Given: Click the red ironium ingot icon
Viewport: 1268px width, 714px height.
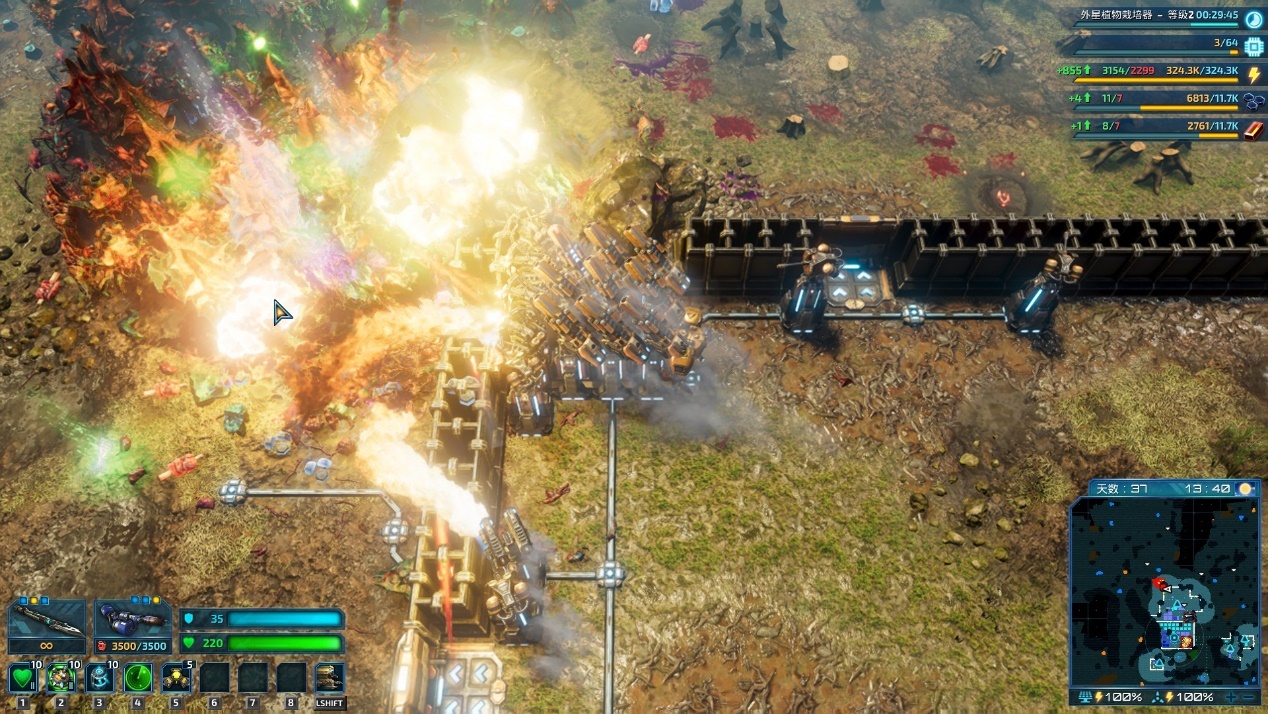Looking at the screenshot, I should (1254, 129).
